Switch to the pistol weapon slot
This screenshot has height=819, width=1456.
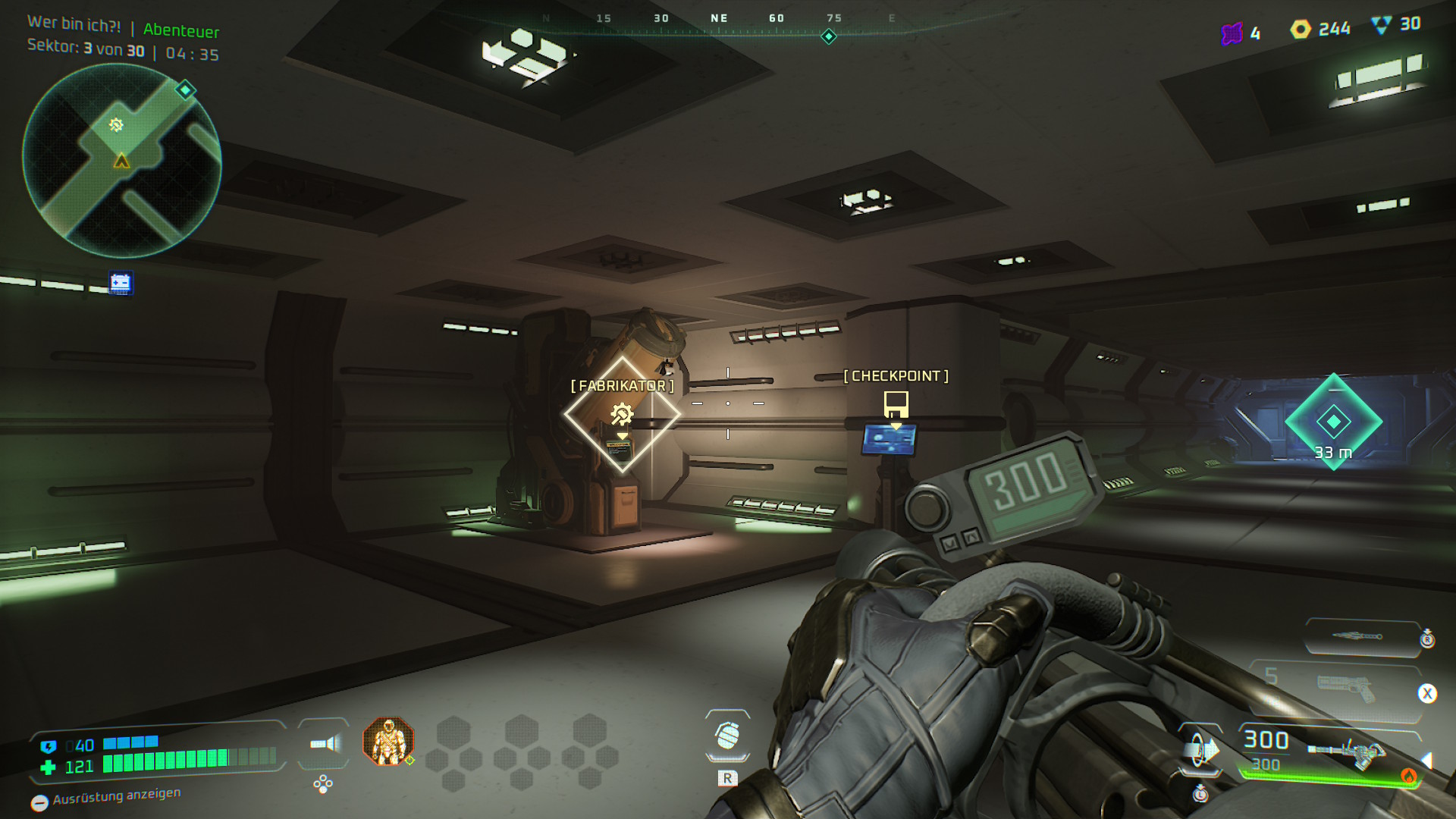click(x=1346, y=689)
